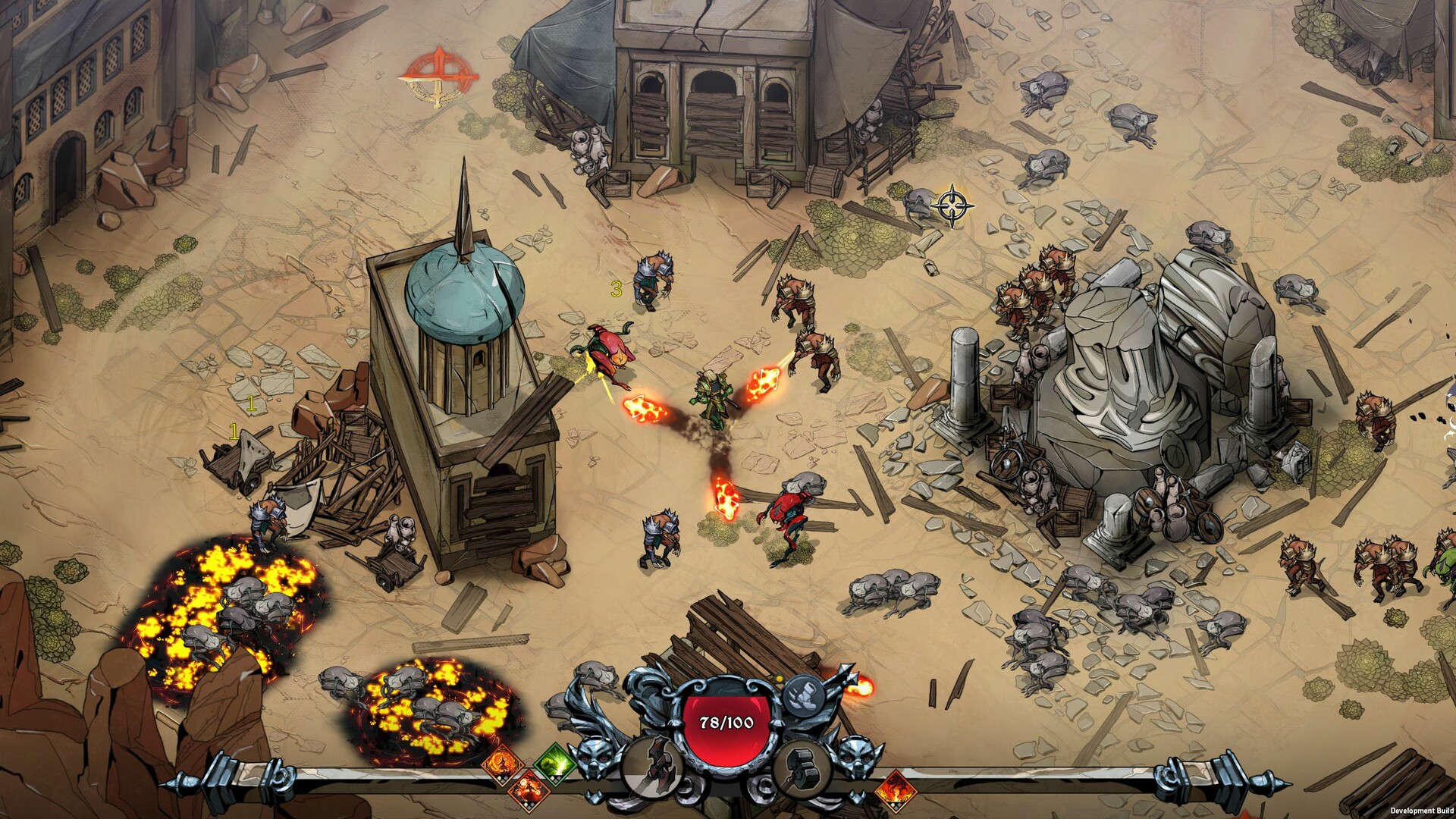The height and width of the screenshot is (819, 1456).
Task: Select the green energy diamond ability icon
Action: [555, 764]
